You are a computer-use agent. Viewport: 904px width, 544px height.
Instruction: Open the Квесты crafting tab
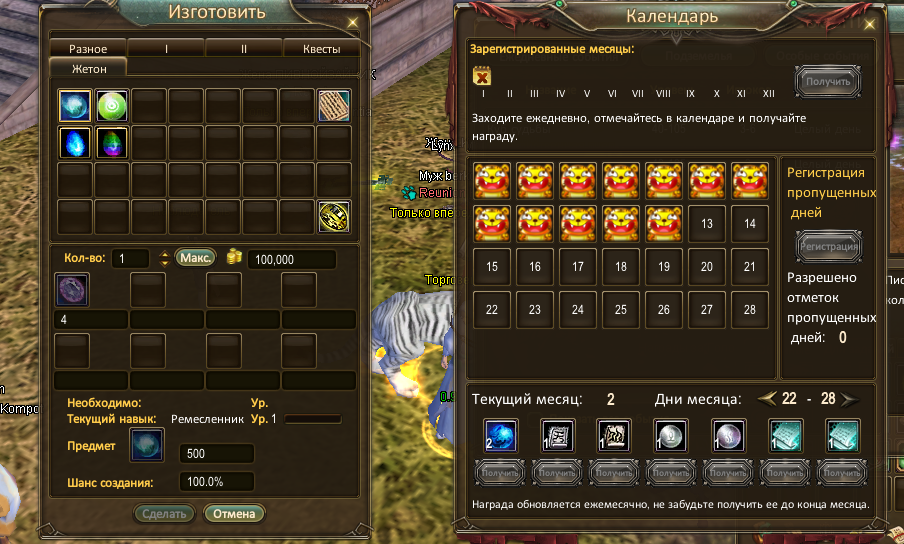pos(321,48)
